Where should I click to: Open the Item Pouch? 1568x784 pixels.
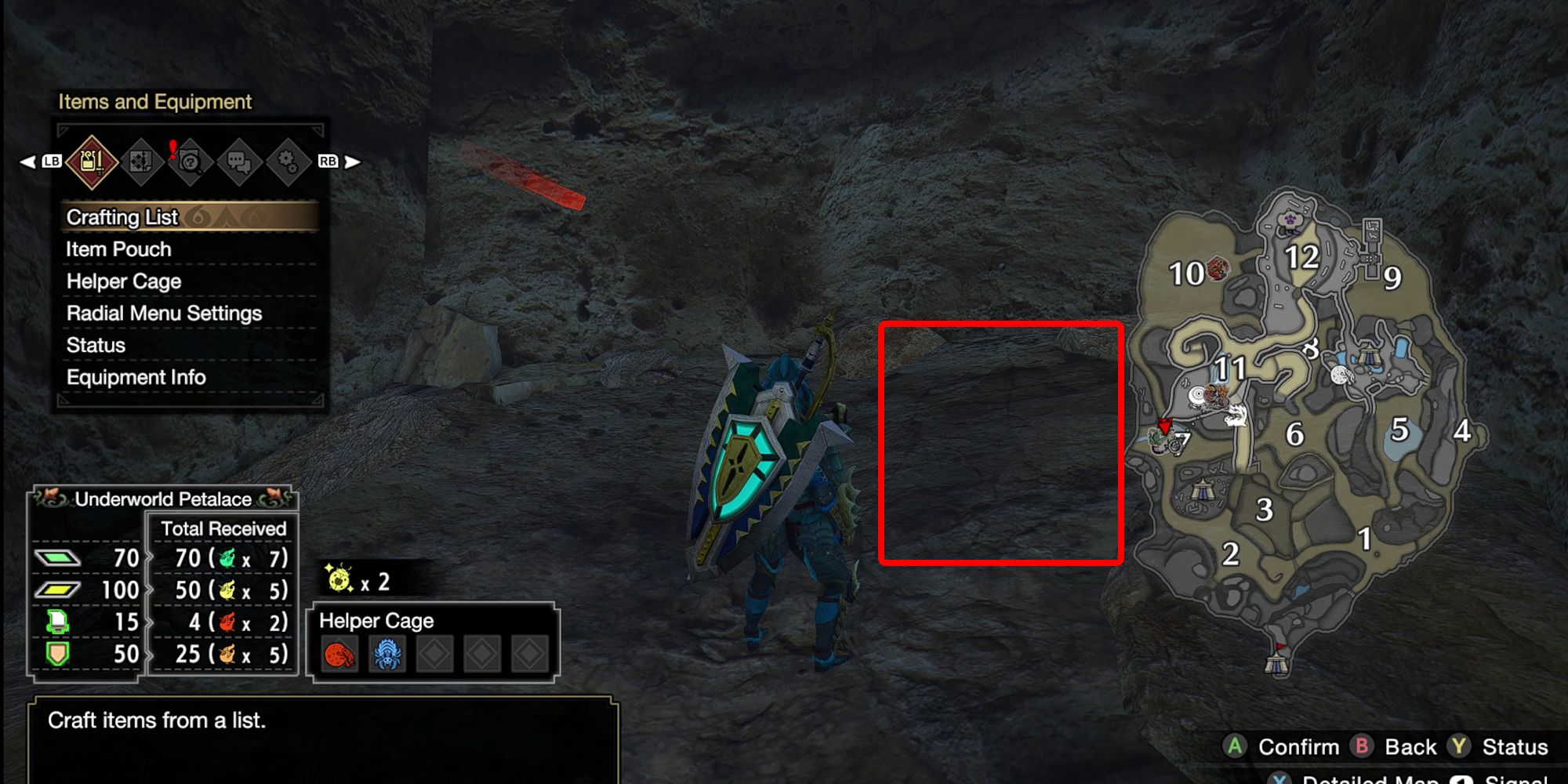(x=116, y=249)
